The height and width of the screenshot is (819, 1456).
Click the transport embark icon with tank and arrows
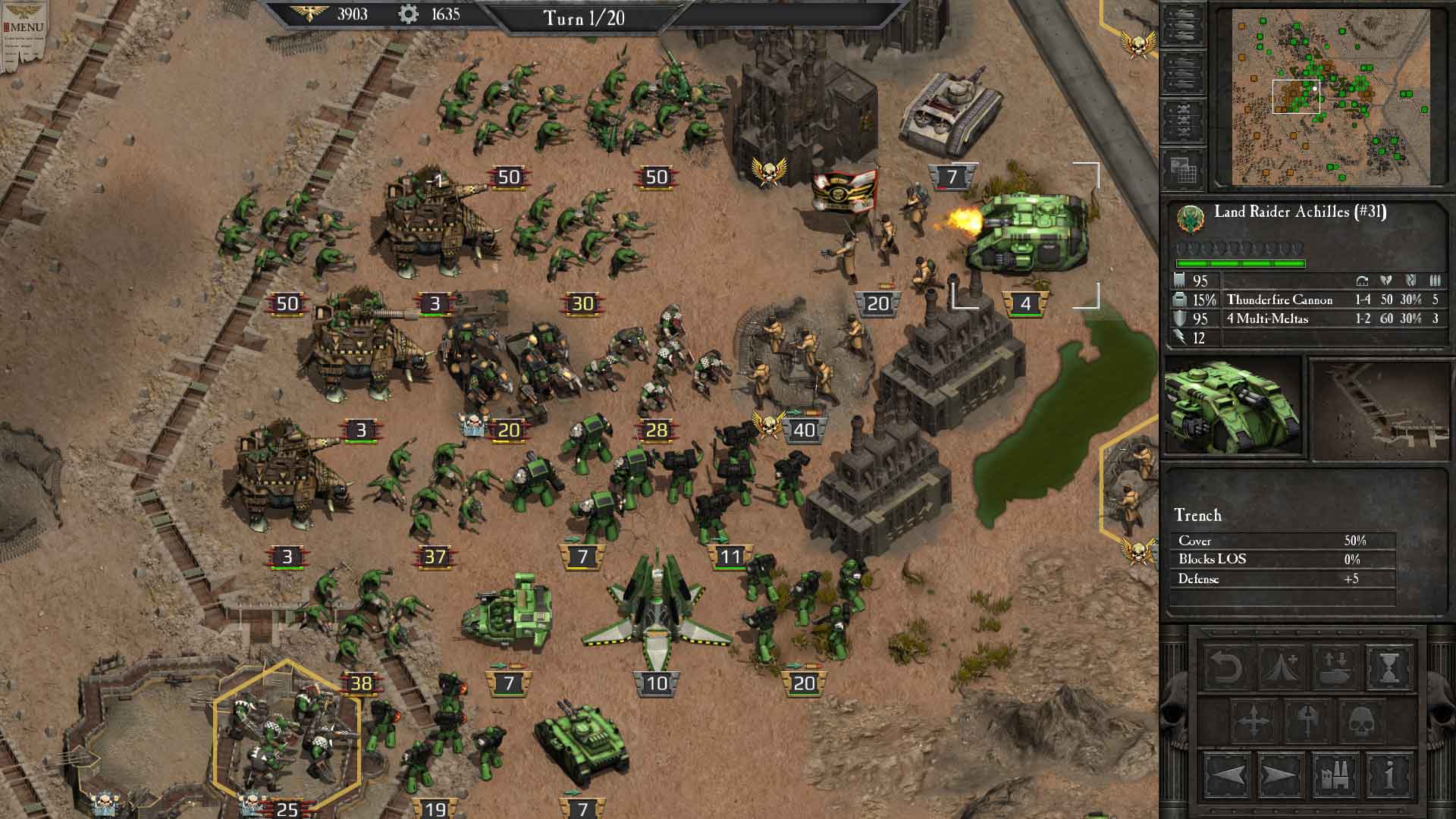tap(1335, 667)
